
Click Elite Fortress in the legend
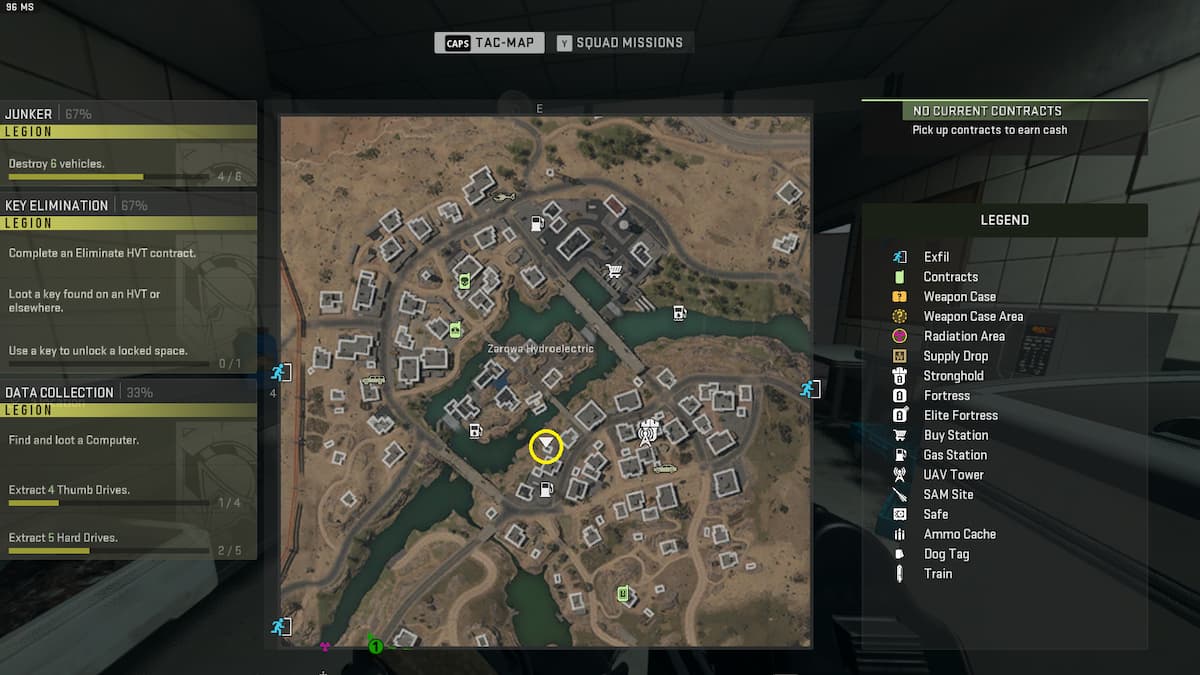960,415
